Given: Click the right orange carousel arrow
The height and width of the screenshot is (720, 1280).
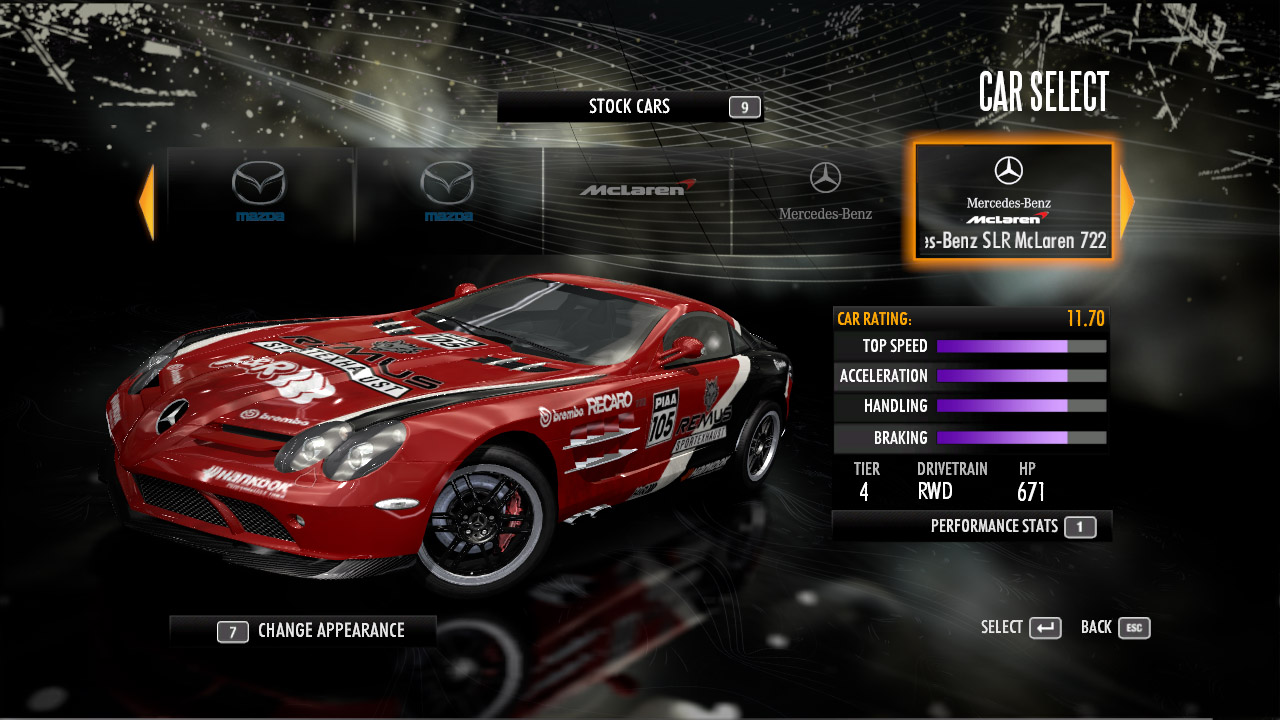Looking at the screenshot, I should click(x=1127, y=202).
